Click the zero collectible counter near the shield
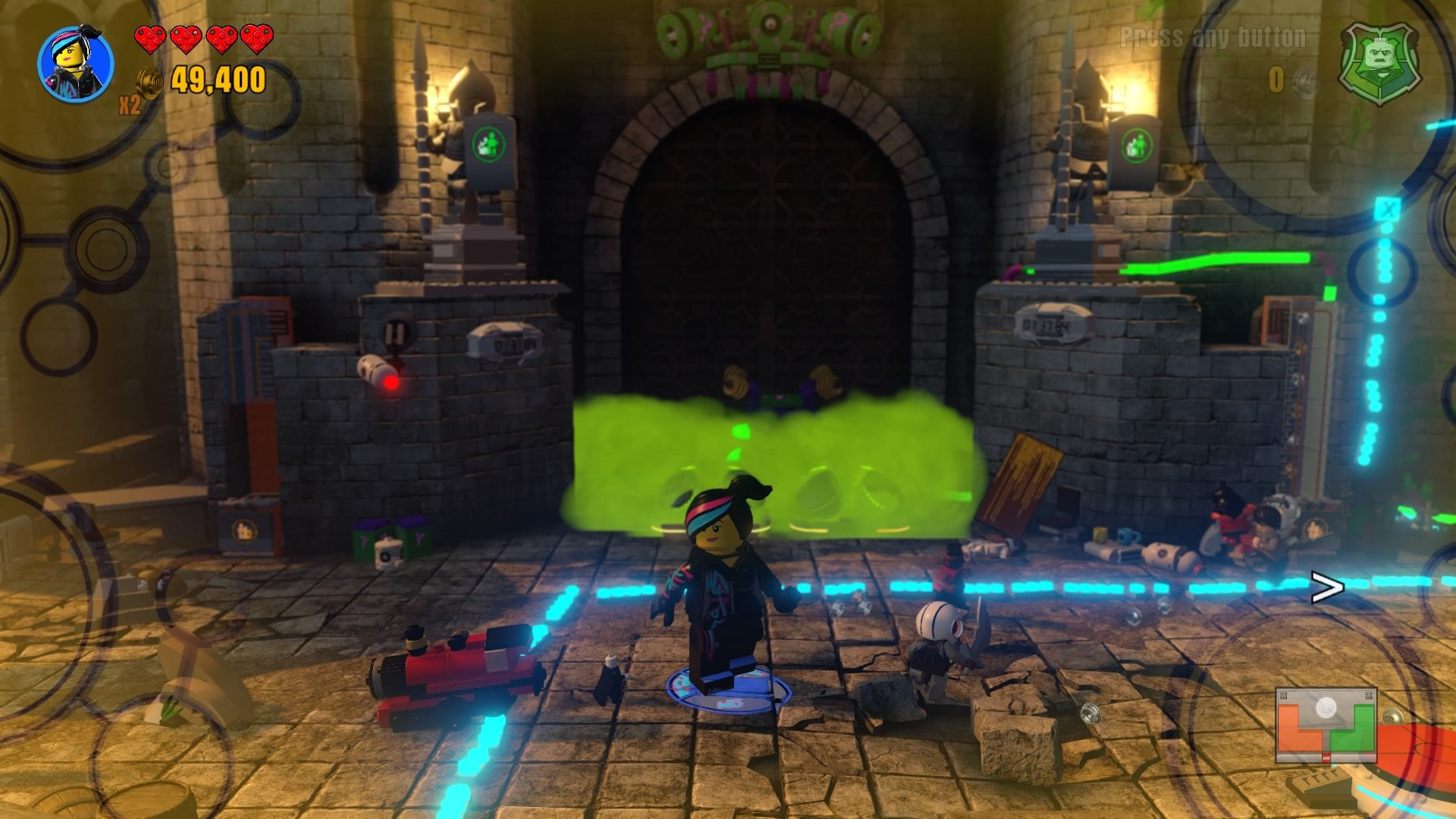1456x819 pixels. pyautogui.click(x=1276, y=77)
